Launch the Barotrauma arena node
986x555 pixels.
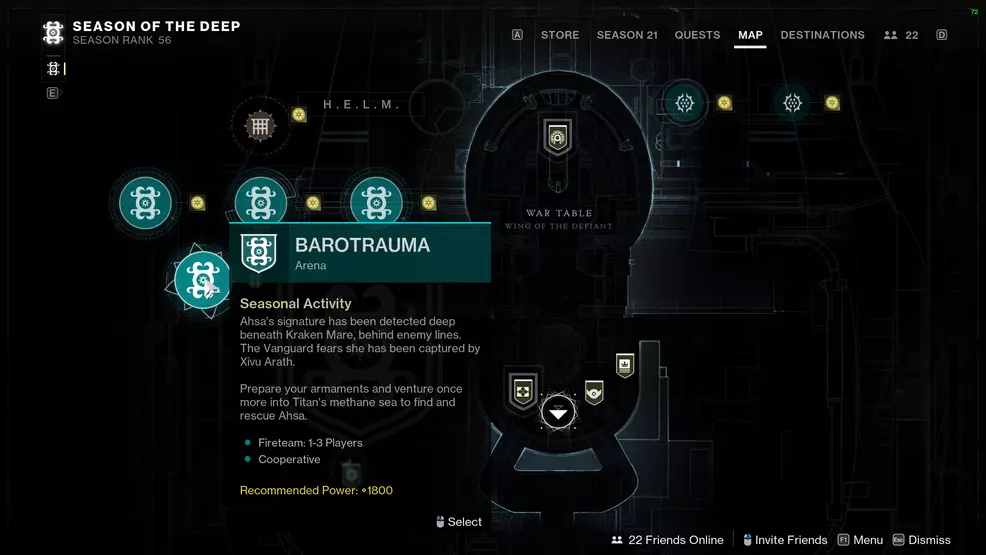(x=202, y=279)
